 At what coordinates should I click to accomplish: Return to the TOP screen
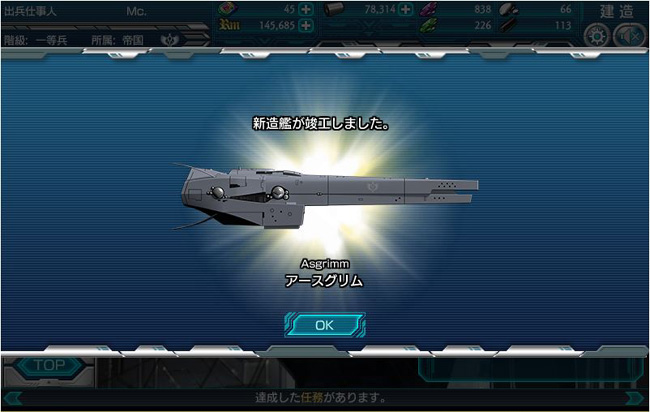point(49,366)
